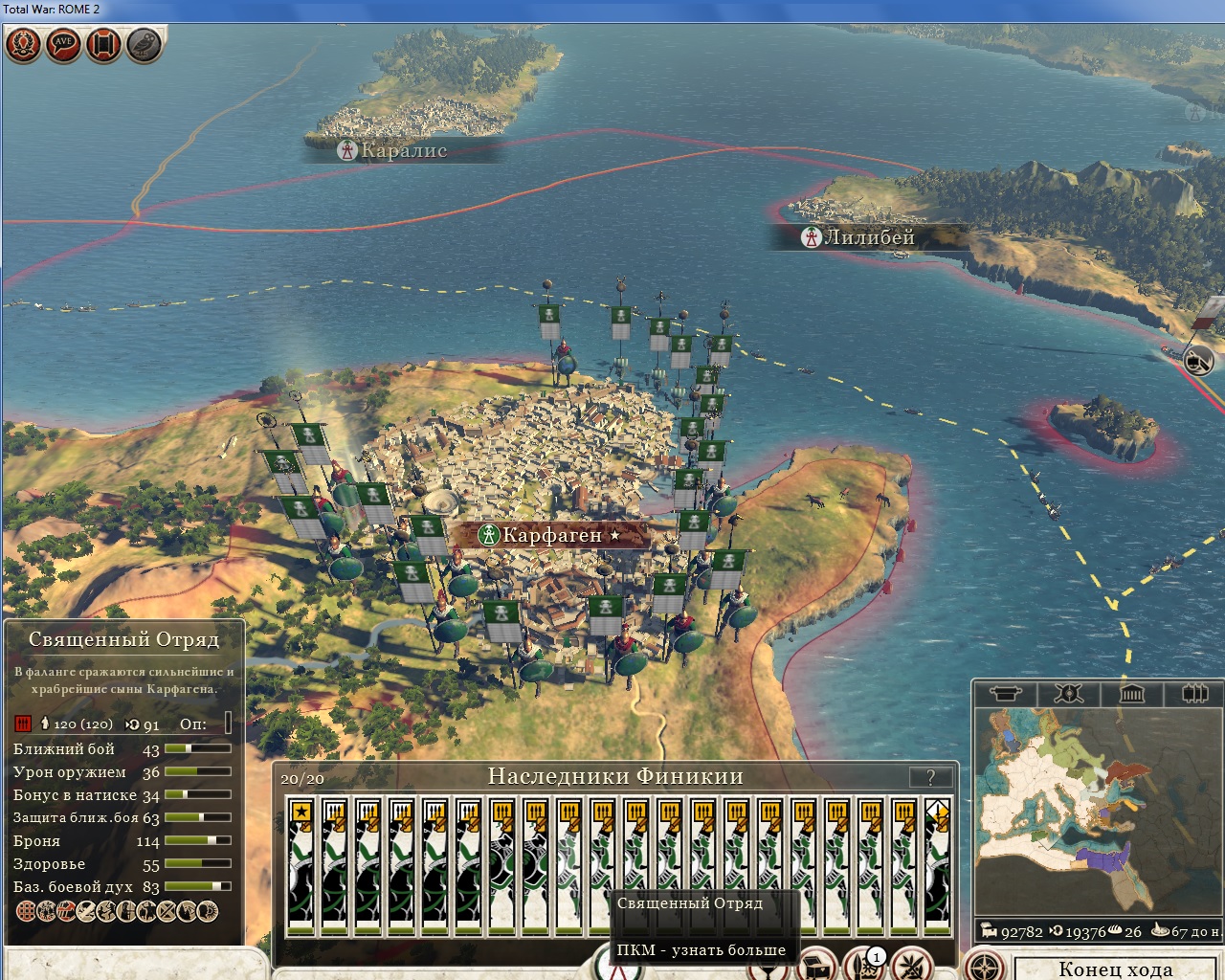This screenshot has height=980, width=1225.
Task: Click the red unit type icon in stats panel
Action: pyautogui.click(x=23, y=724)
